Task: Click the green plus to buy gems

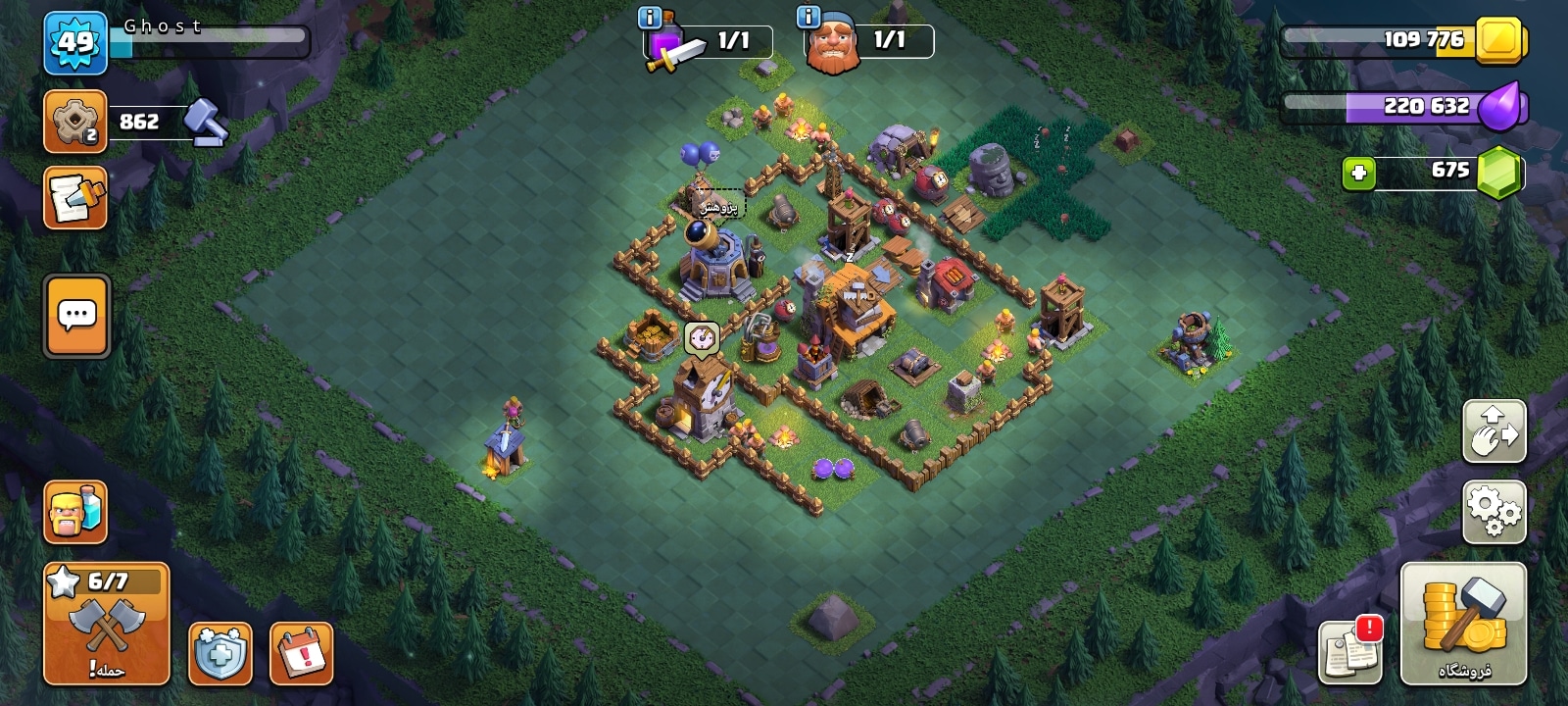Action: [1358, 174]
